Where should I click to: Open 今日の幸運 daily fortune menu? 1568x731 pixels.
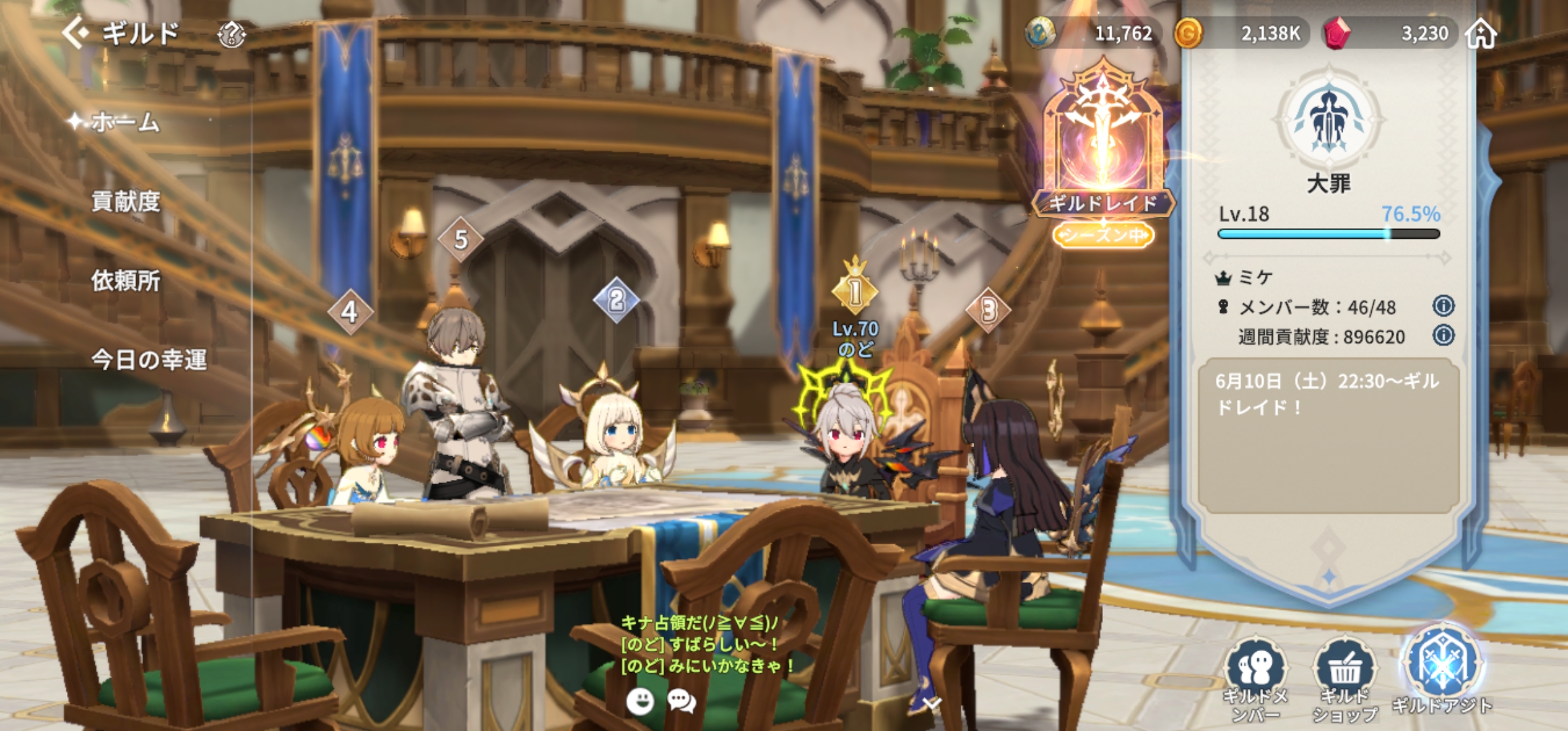tap(149, 359)
